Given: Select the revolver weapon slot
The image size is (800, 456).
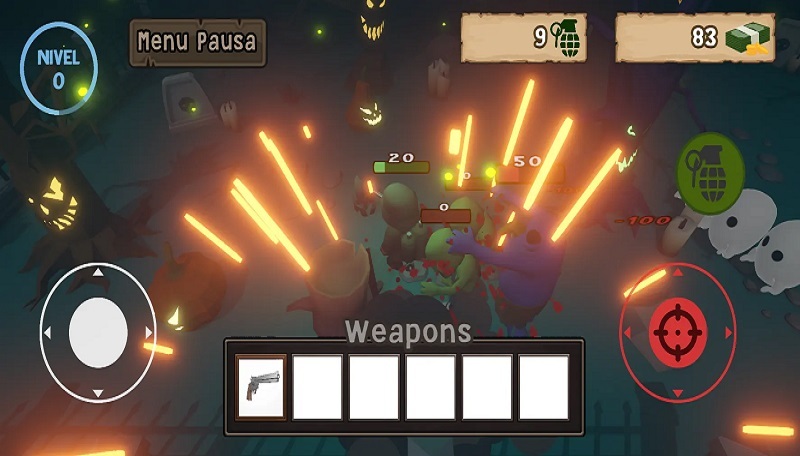Looking at the screenshot, I should (x=261, y=386).
